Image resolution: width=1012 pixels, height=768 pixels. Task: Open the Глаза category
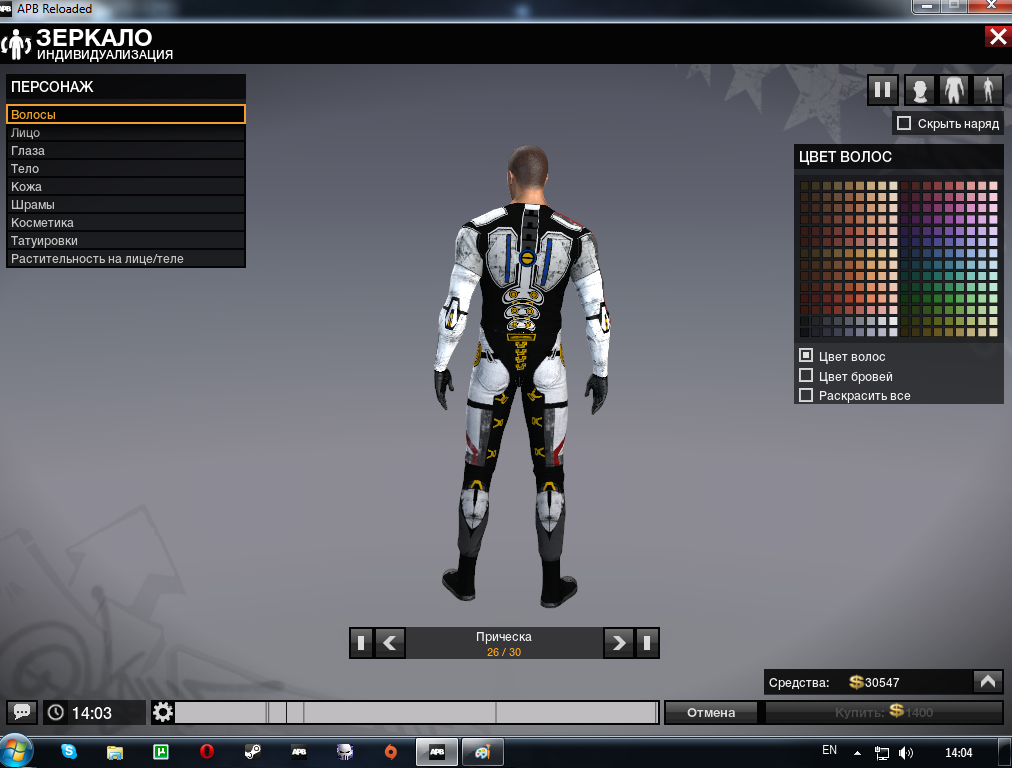(125, 151)
